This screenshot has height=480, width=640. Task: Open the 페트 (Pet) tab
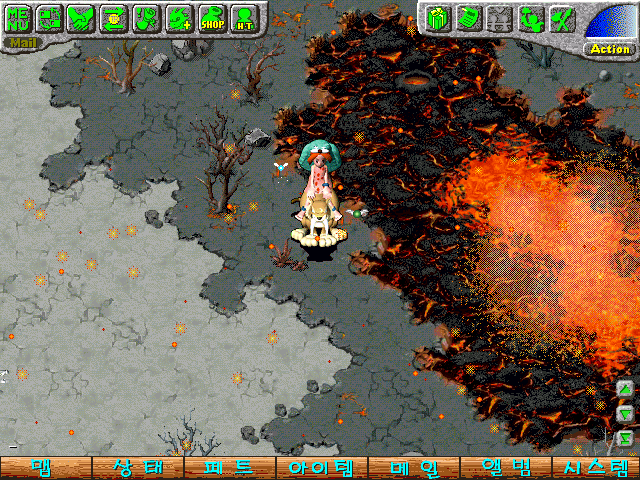228,468
